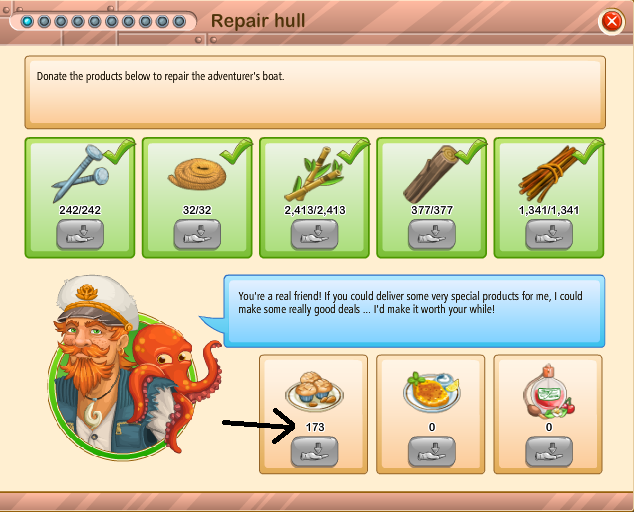Screen dimensions: 634x512
Task: Use the donate button beneath the log
Action: 432,234
